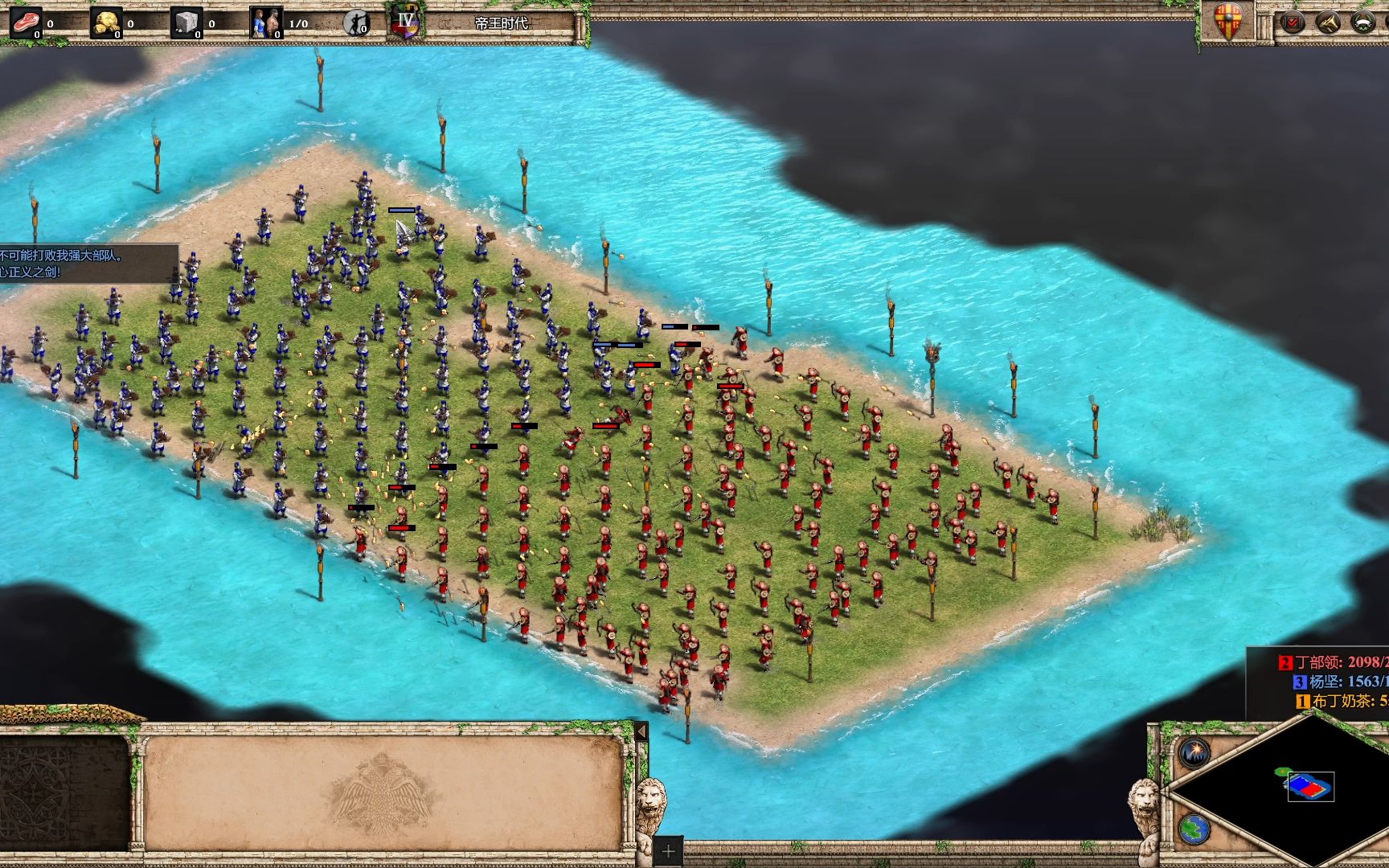
Task: Click the idle villager button
Action: 356,23
